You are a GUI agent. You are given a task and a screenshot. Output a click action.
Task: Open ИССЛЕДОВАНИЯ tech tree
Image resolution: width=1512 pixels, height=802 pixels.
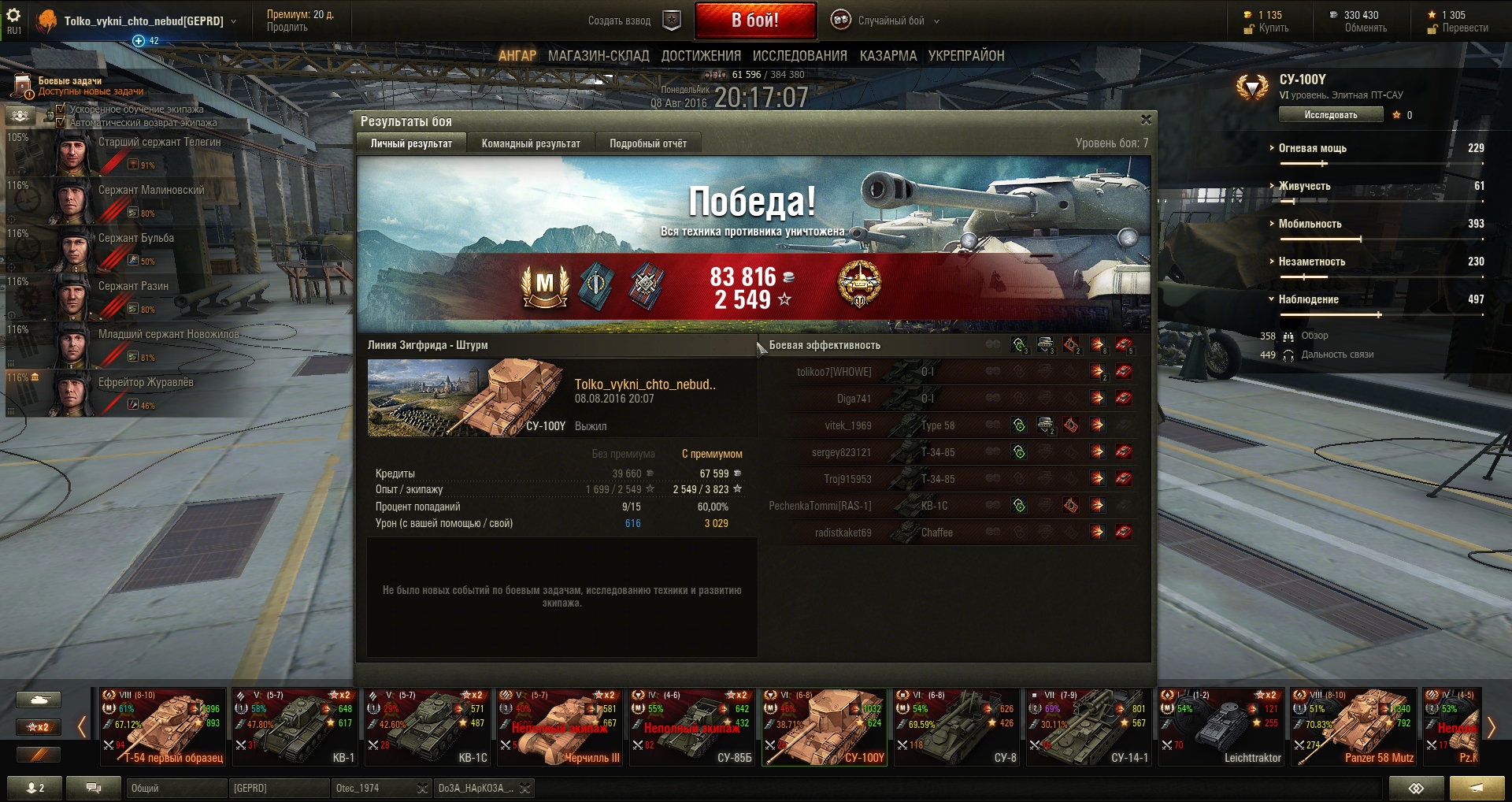799,56
